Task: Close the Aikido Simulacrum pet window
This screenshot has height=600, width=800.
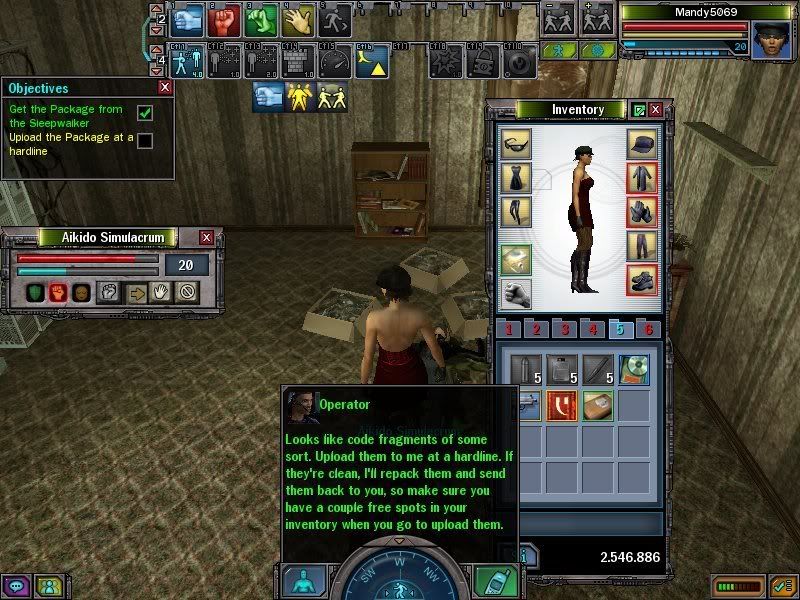Action: tap(206, 237)
